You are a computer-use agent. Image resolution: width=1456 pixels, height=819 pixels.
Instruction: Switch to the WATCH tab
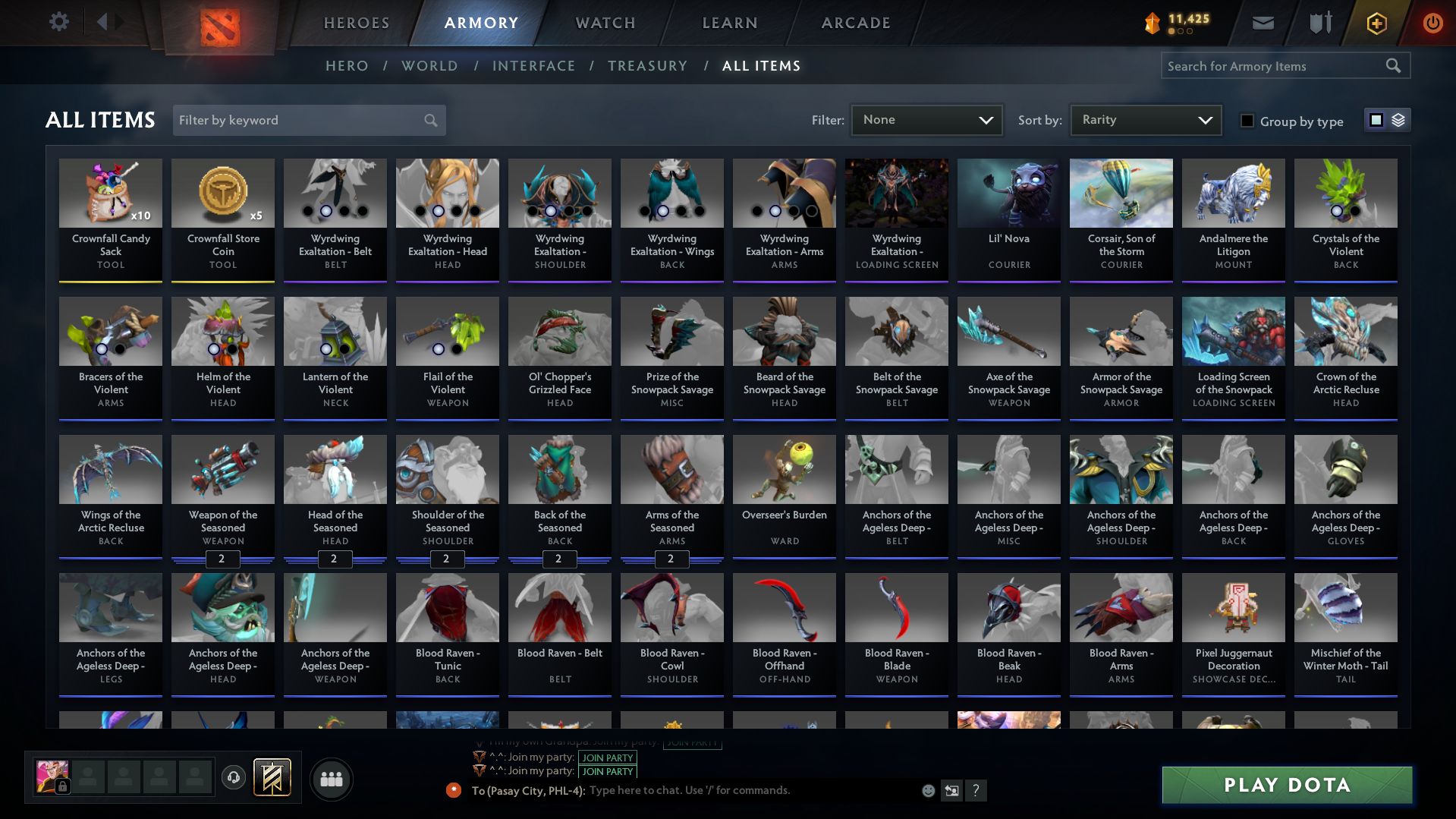pyautogui.click(x=604, y=22)
